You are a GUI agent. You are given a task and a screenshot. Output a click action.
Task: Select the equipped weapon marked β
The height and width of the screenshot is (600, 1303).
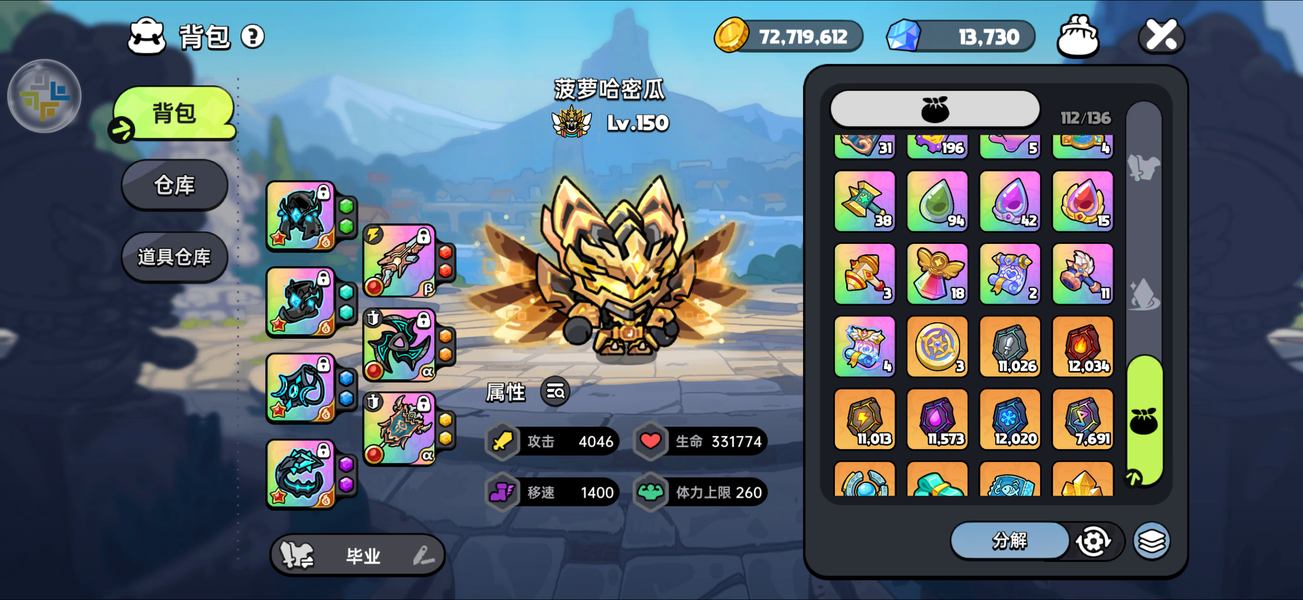pyautogui.click(x=400, y=260)
